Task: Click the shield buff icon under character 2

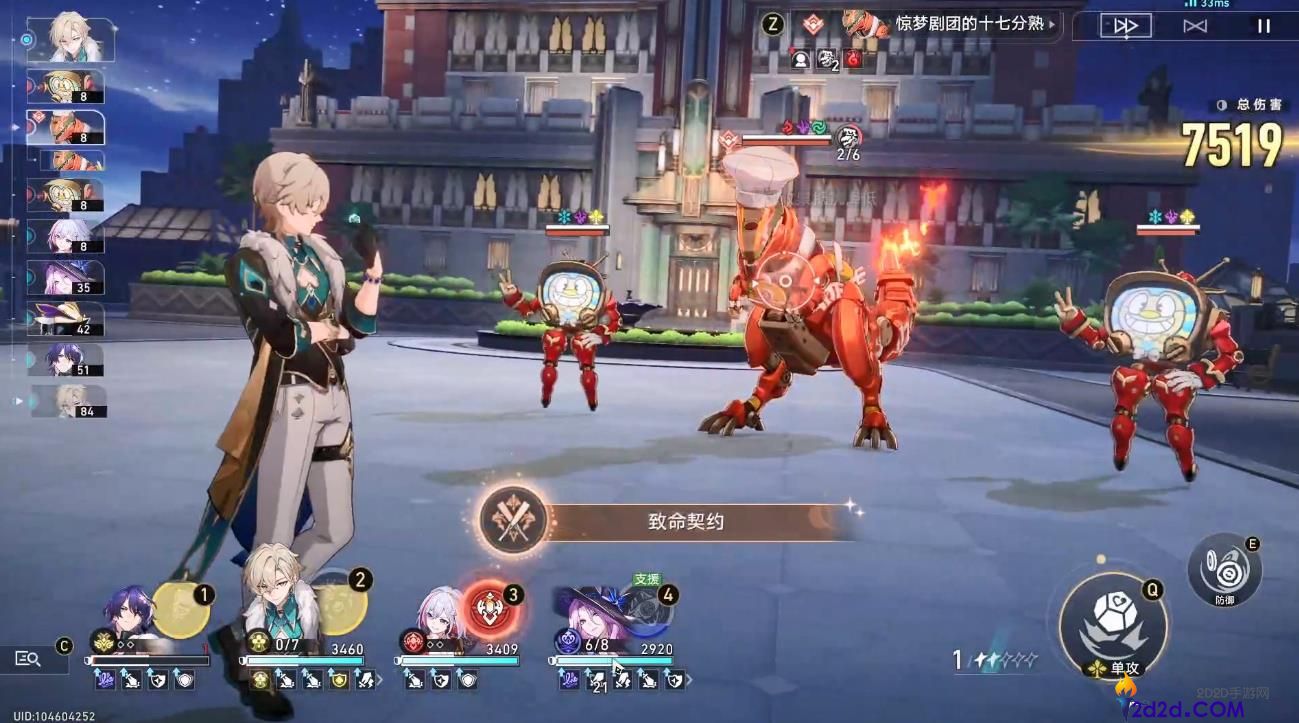Action: coord(340,678)
